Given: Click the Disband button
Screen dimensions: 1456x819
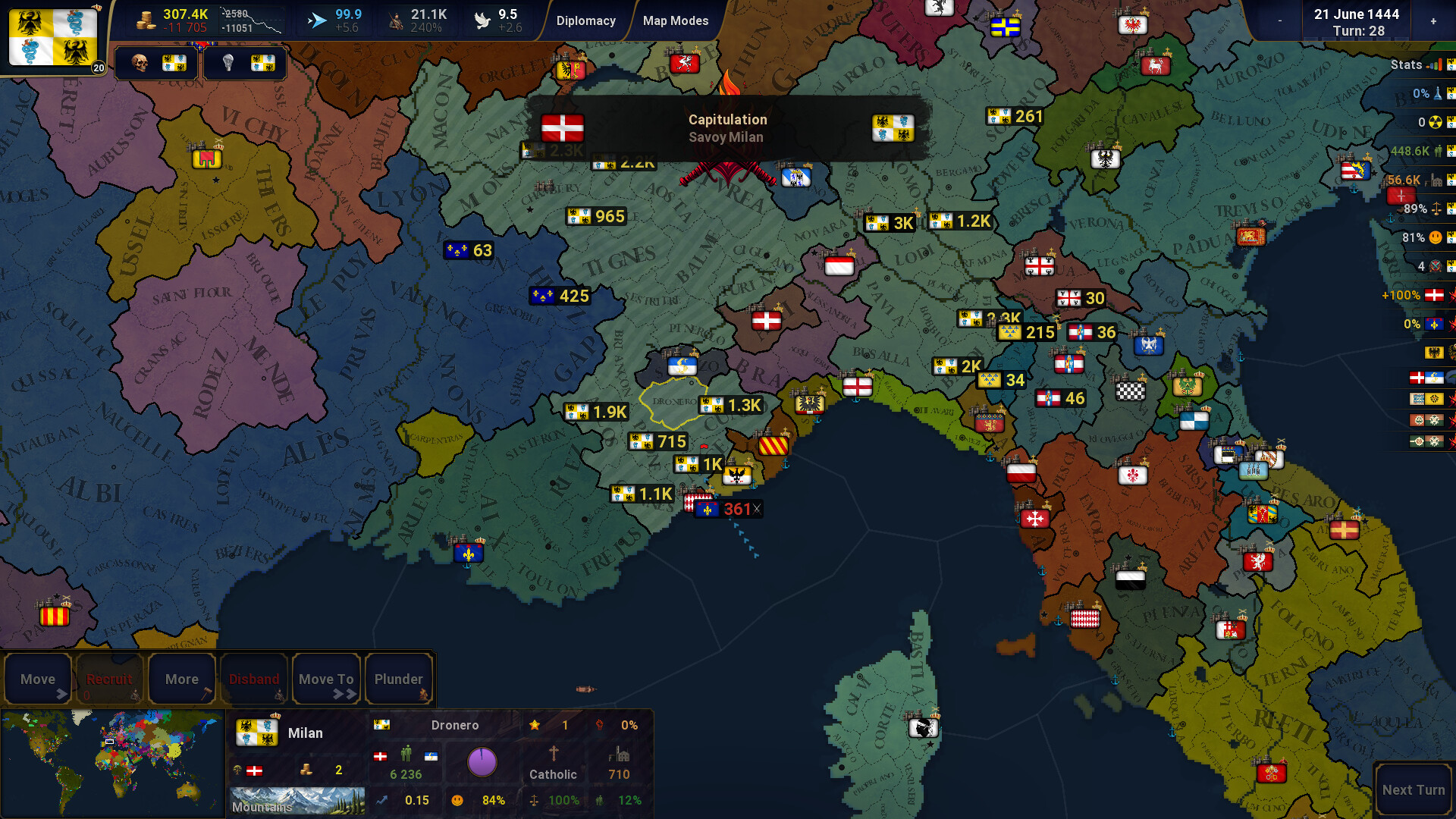Looking at the screenshot, I should [x=254, y=679].
